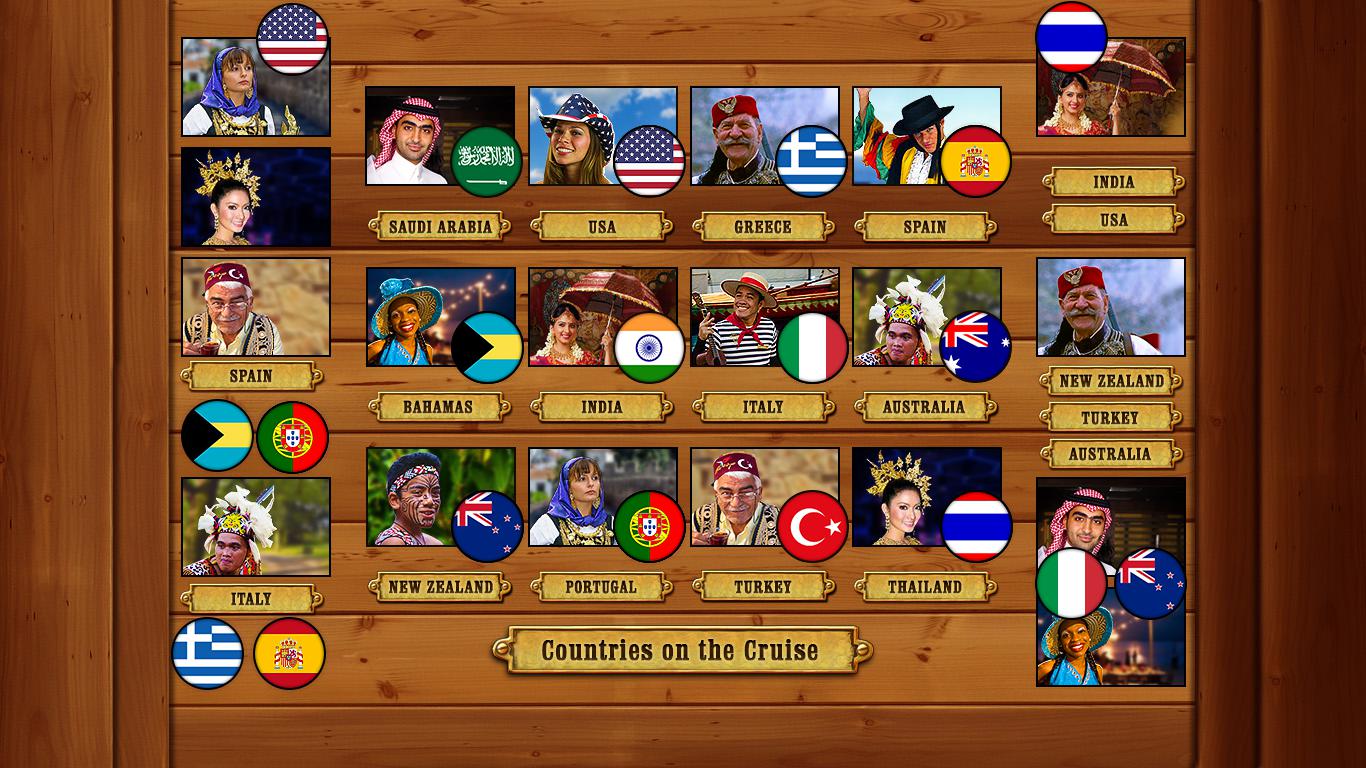Screen dimensions: 1366x768
Task: Choose the Australia flag token
Action: 975,347
